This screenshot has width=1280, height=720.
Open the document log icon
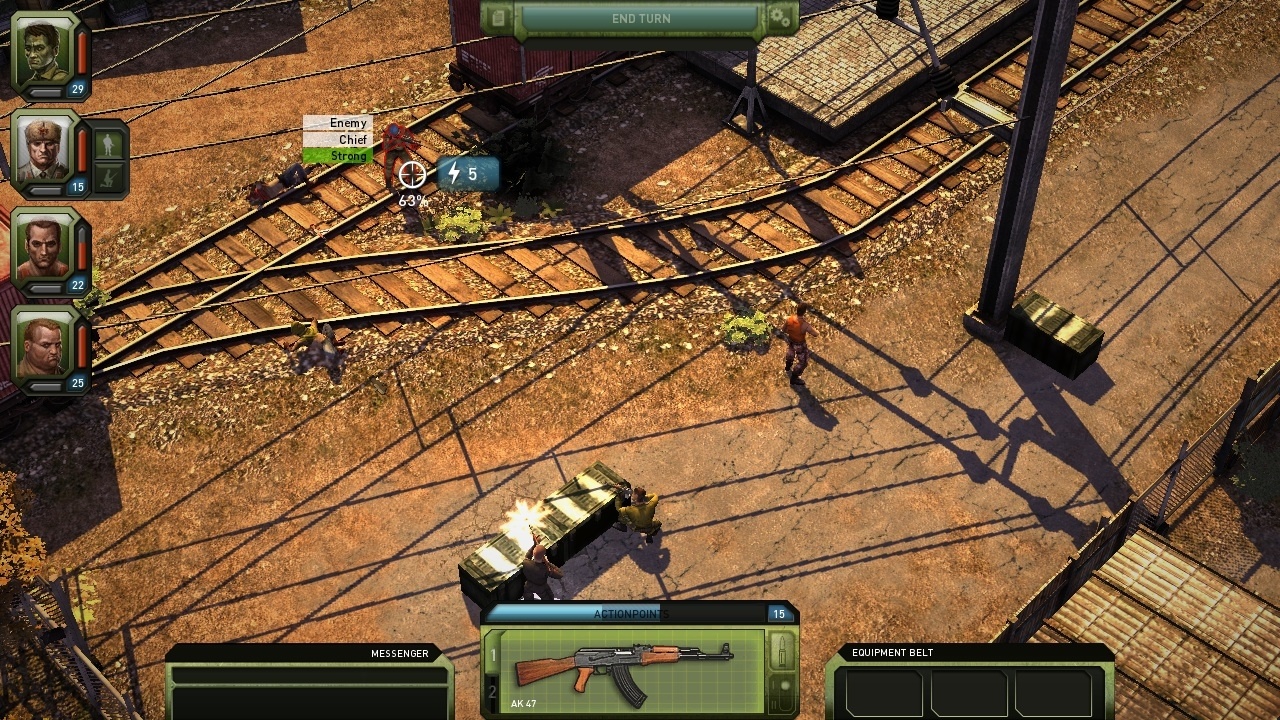(x=499, y=18)
